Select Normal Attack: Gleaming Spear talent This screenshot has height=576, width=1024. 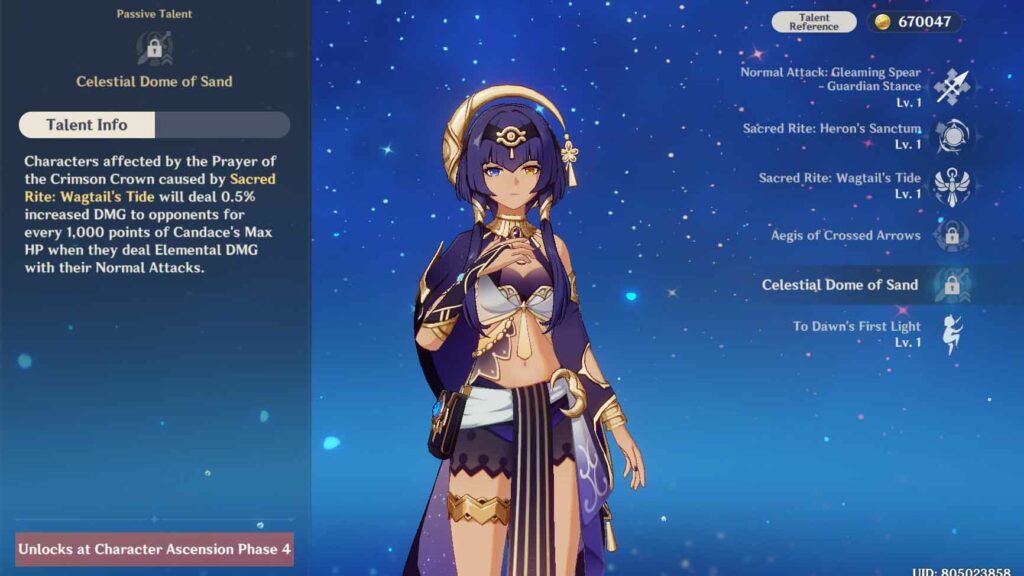951,87
